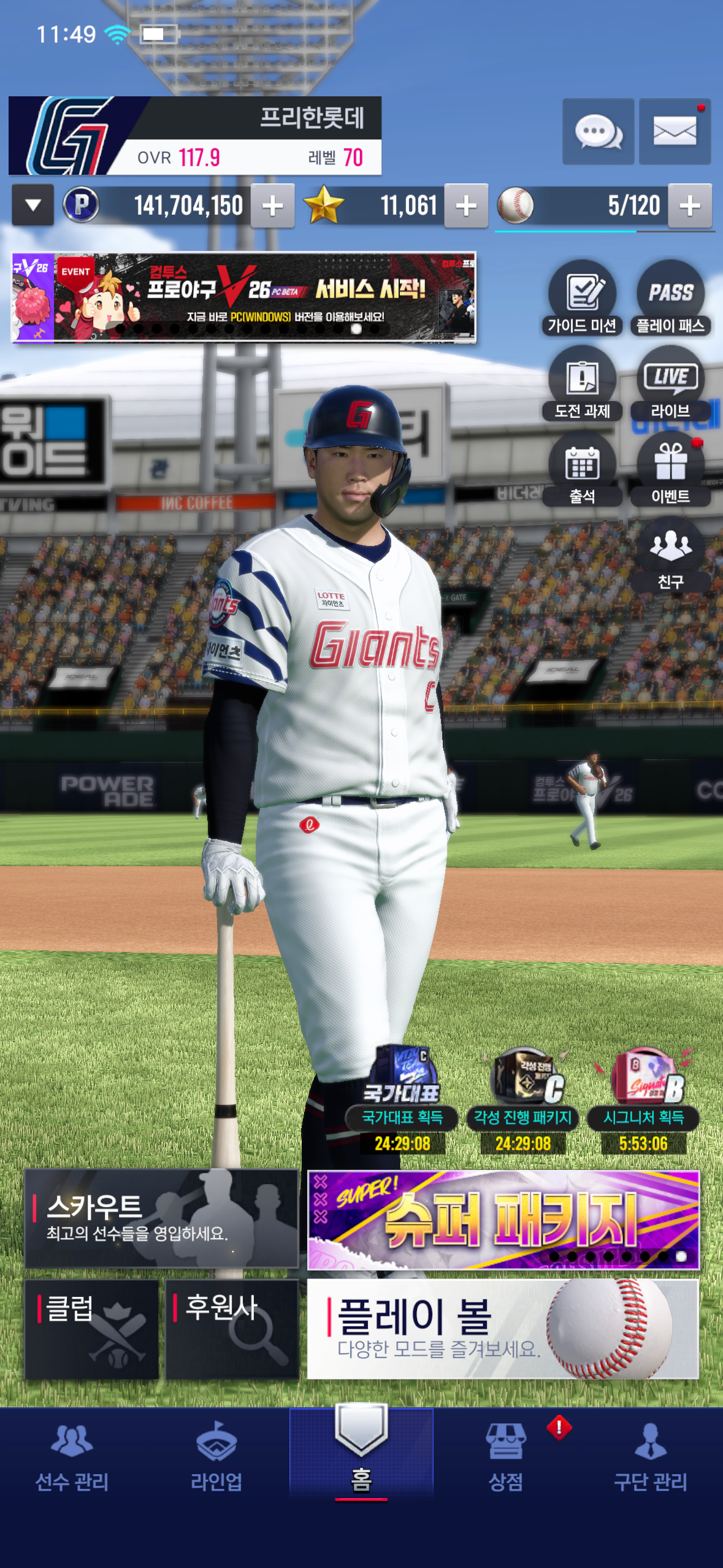Open the 클럽 club menu
Screen dimensions: 723x1568
[x=92, y=1329]
